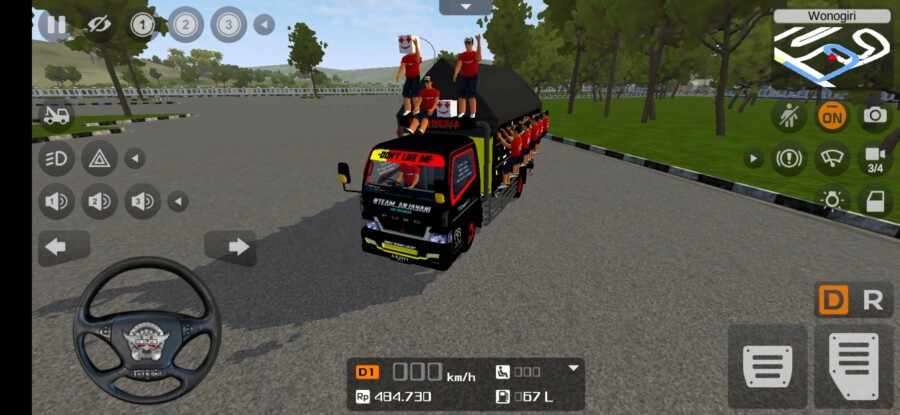Turn on the hazard warning lights

[x=99, y=158]
